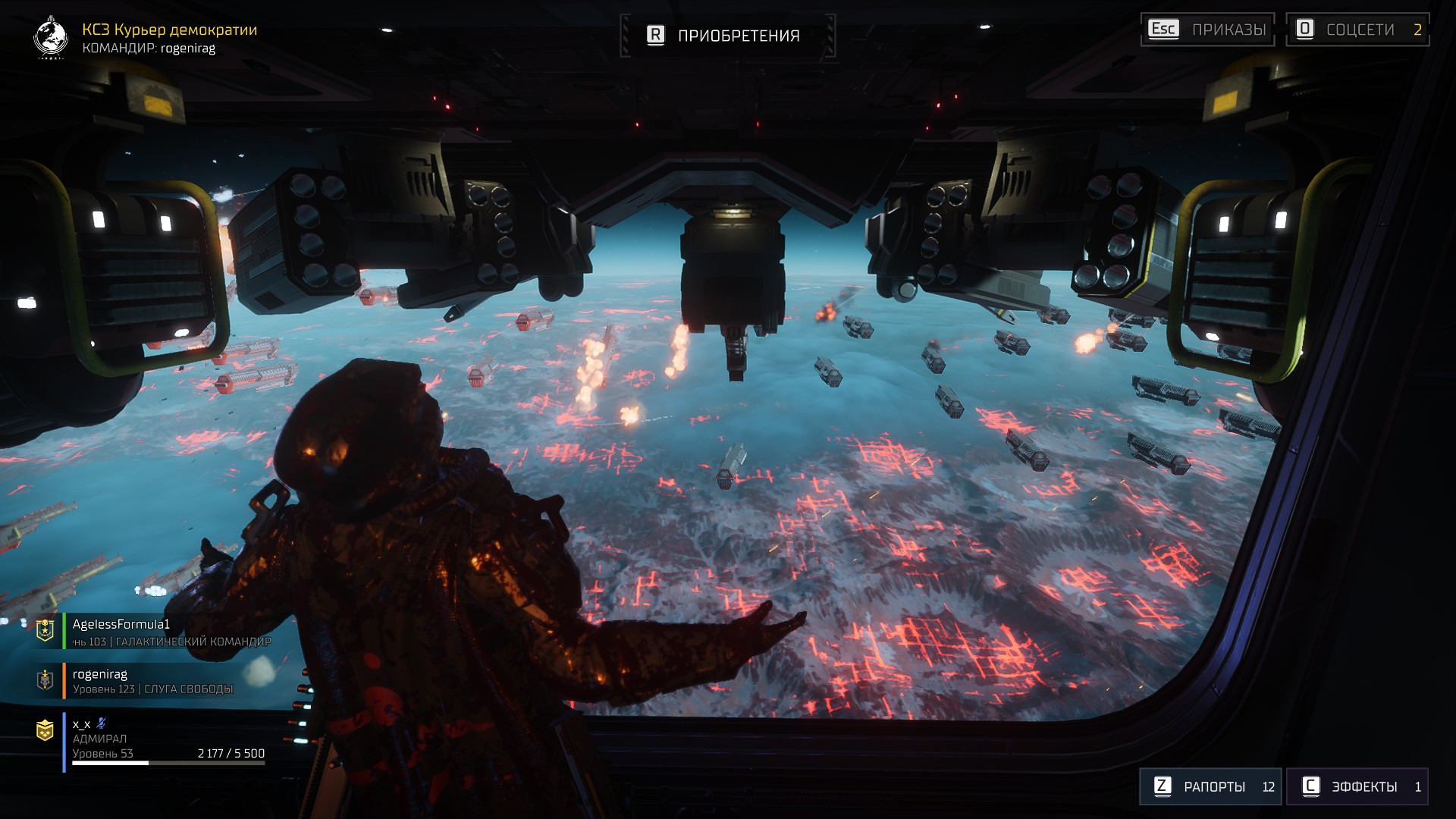Viewport: 1456px width, 819px height.
Task: Open the Приказы (Orders) menu
Action: [x=1207, y=30]
